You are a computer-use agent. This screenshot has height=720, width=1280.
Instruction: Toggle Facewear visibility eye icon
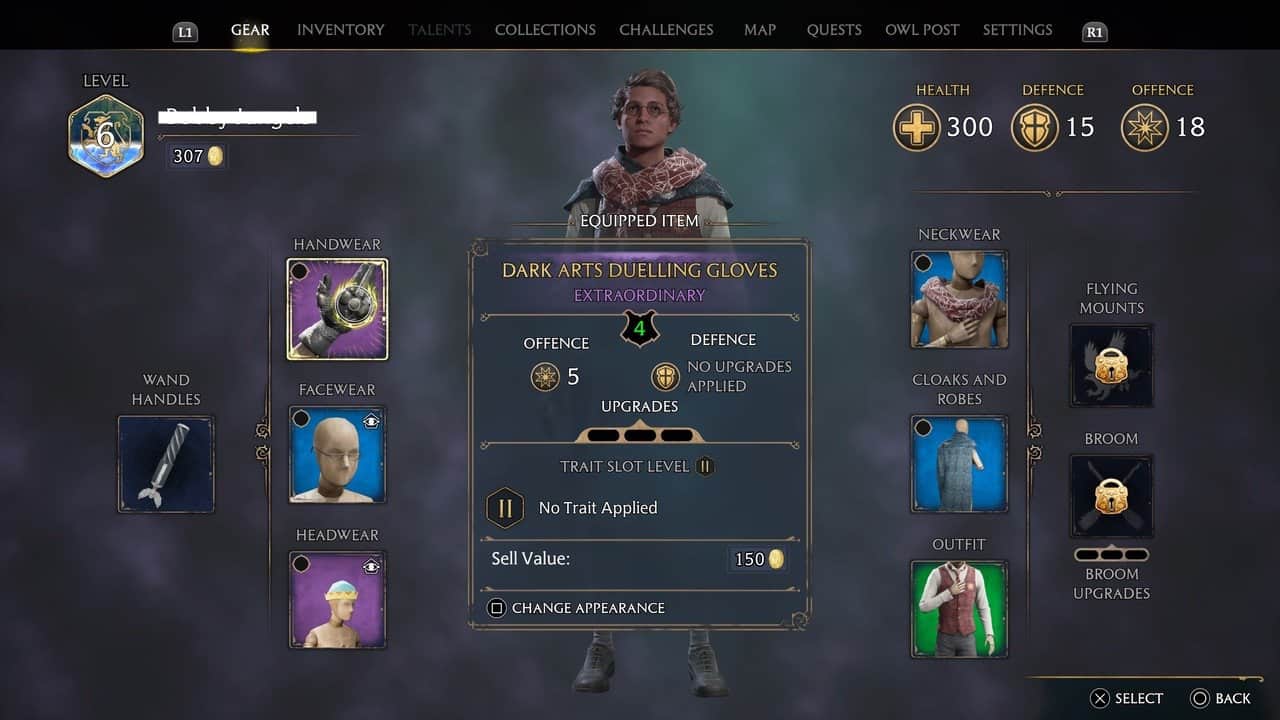[x=371, y=422]
